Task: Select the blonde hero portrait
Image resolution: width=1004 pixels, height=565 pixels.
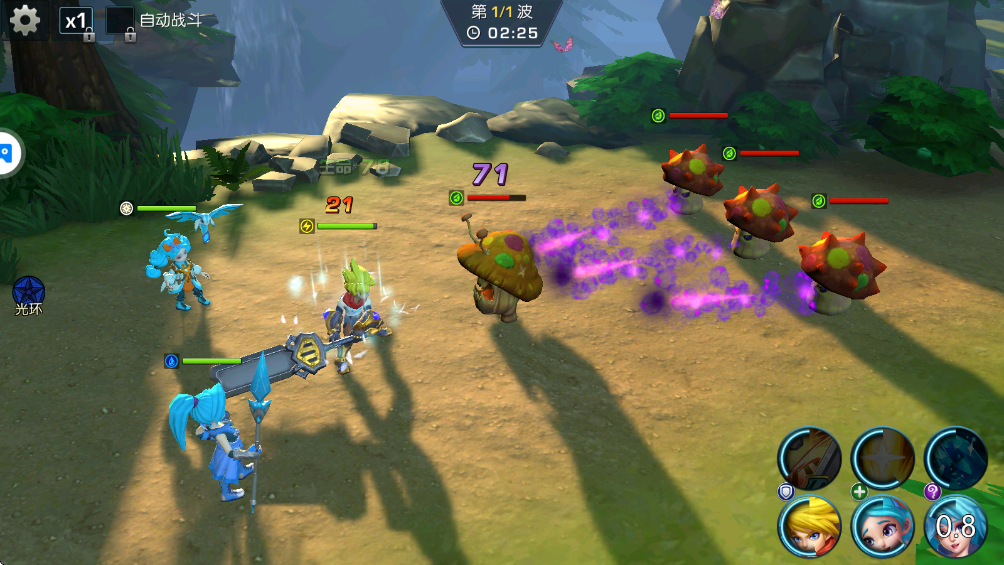Action: pyautogui.click(x=809, y=526)
